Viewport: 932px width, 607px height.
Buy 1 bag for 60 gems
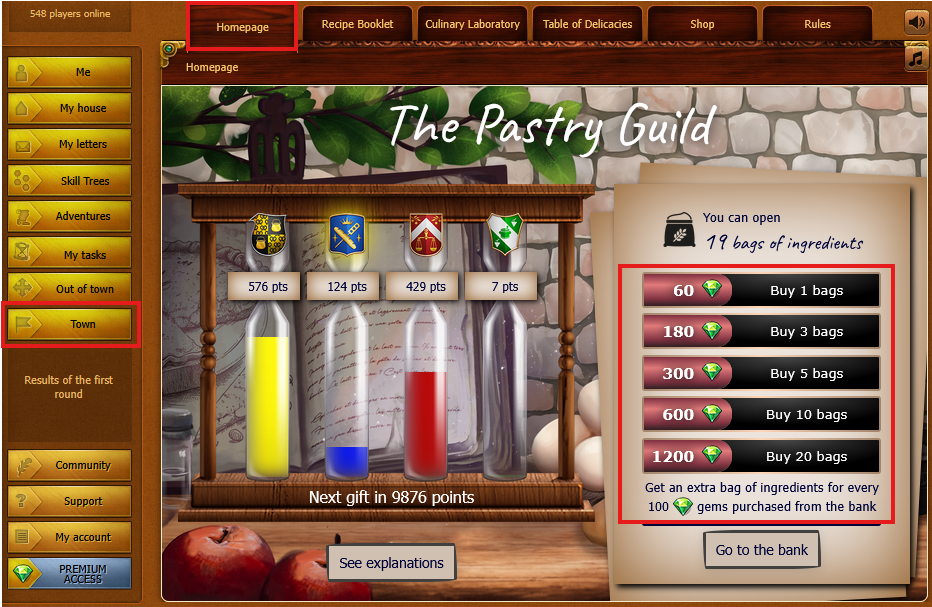coord(761,291)
